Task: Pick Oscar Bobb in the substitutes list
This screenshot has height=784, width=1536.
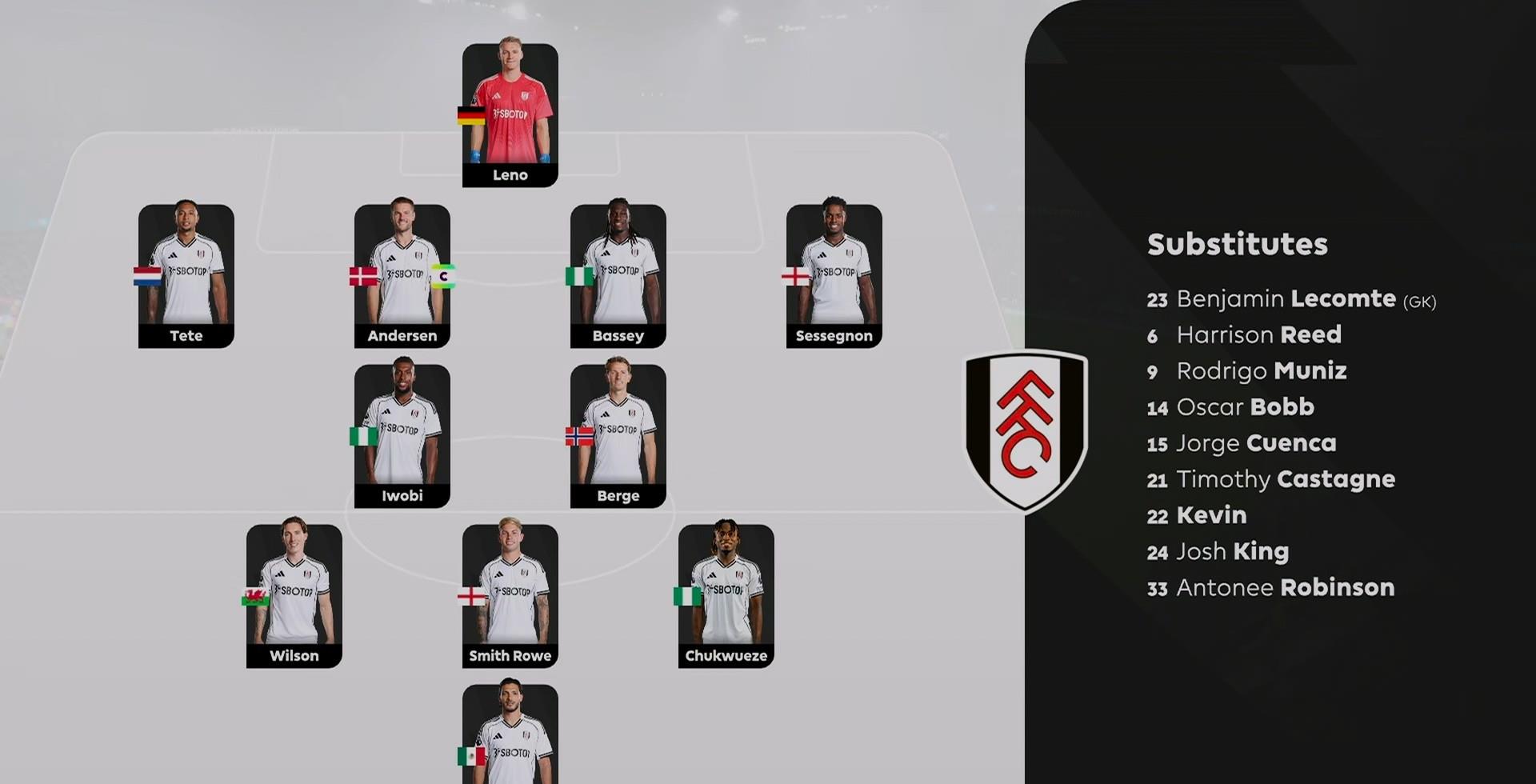Action: 1244,407
